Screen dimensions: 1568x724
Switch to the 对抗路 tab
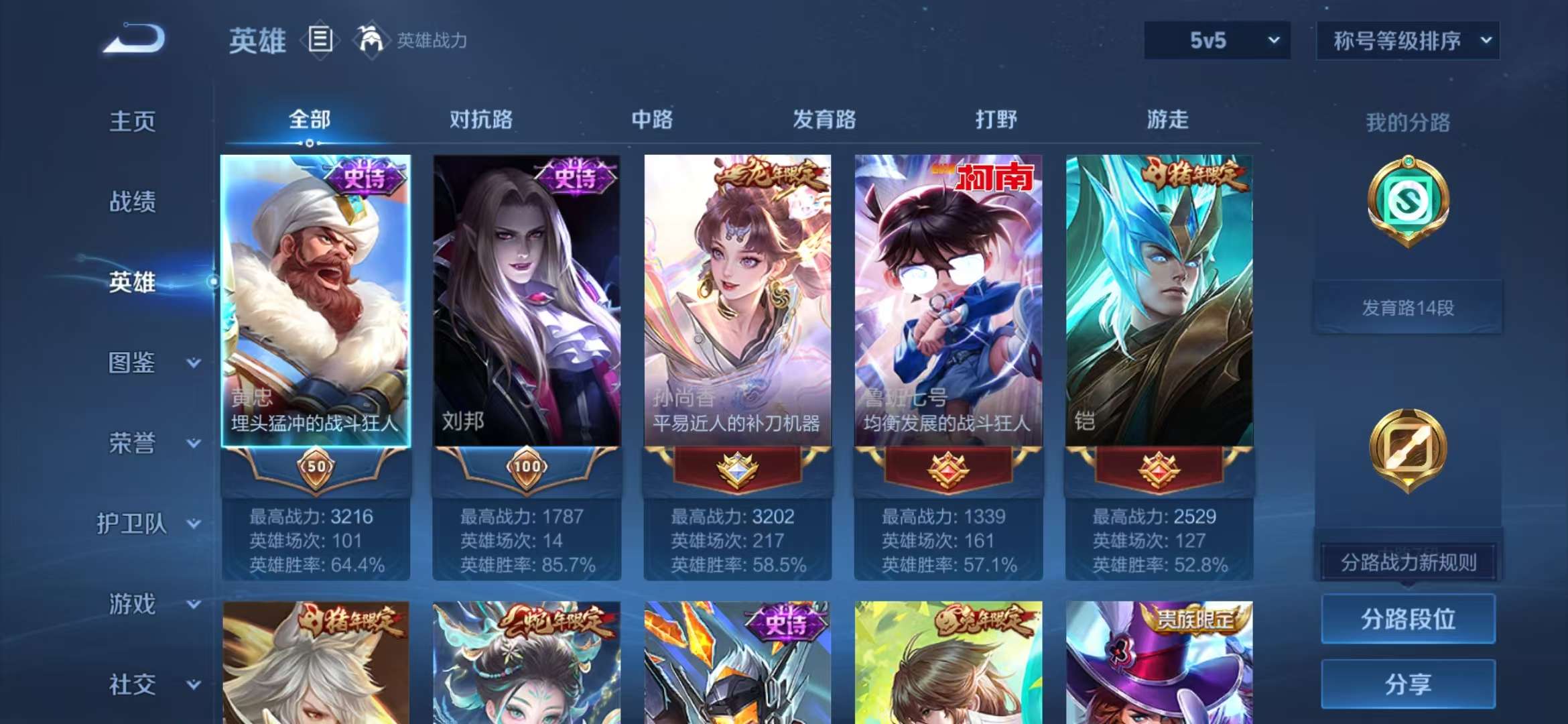(x=482, y=119)
